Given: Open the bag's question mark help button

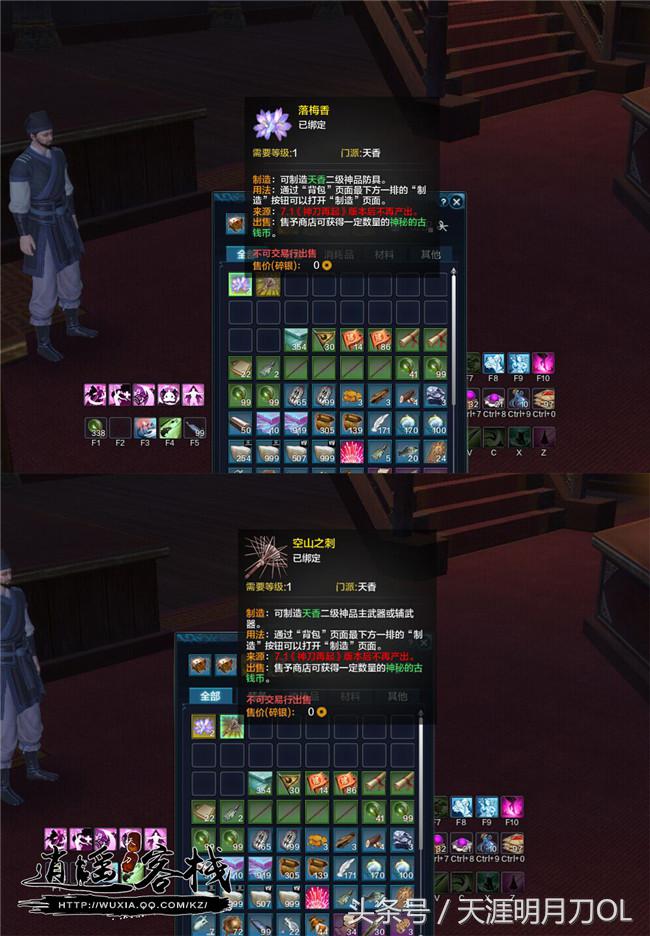Looking at the screenshot, I should coord(443,201).
